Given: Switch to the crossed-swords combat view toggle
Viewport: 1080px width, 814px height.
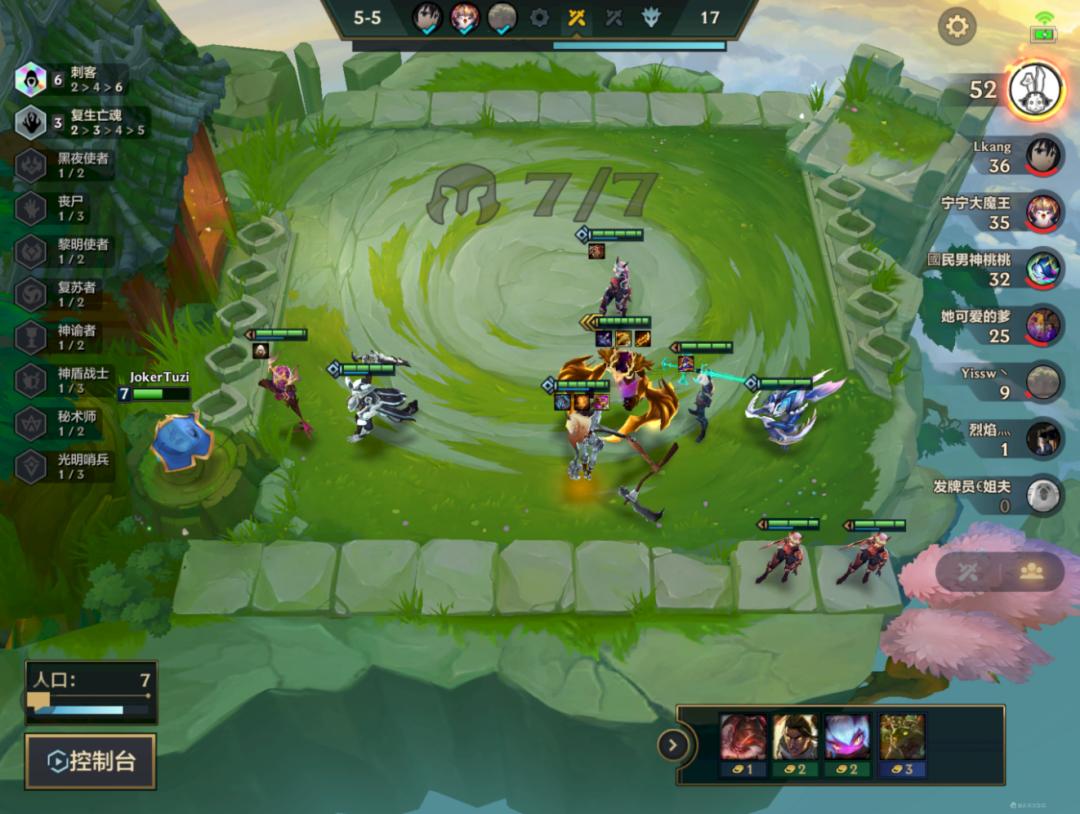Looking at the screenshot, I should [967, 571].
